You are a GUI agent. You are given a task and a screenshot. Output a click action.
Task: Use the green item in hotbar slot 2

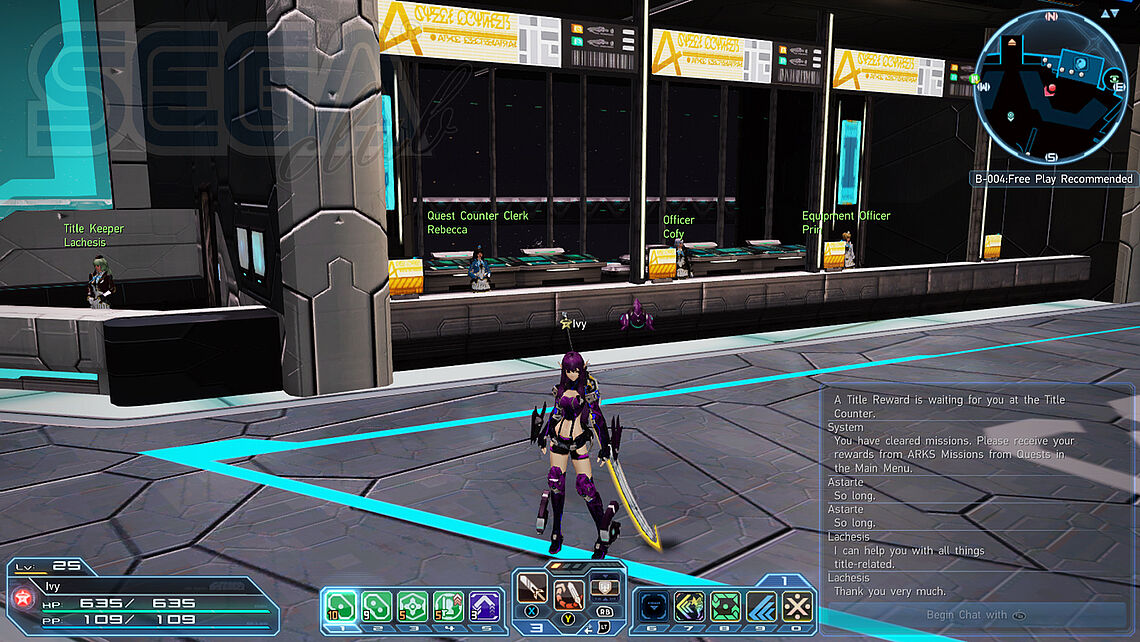point(376,606)
